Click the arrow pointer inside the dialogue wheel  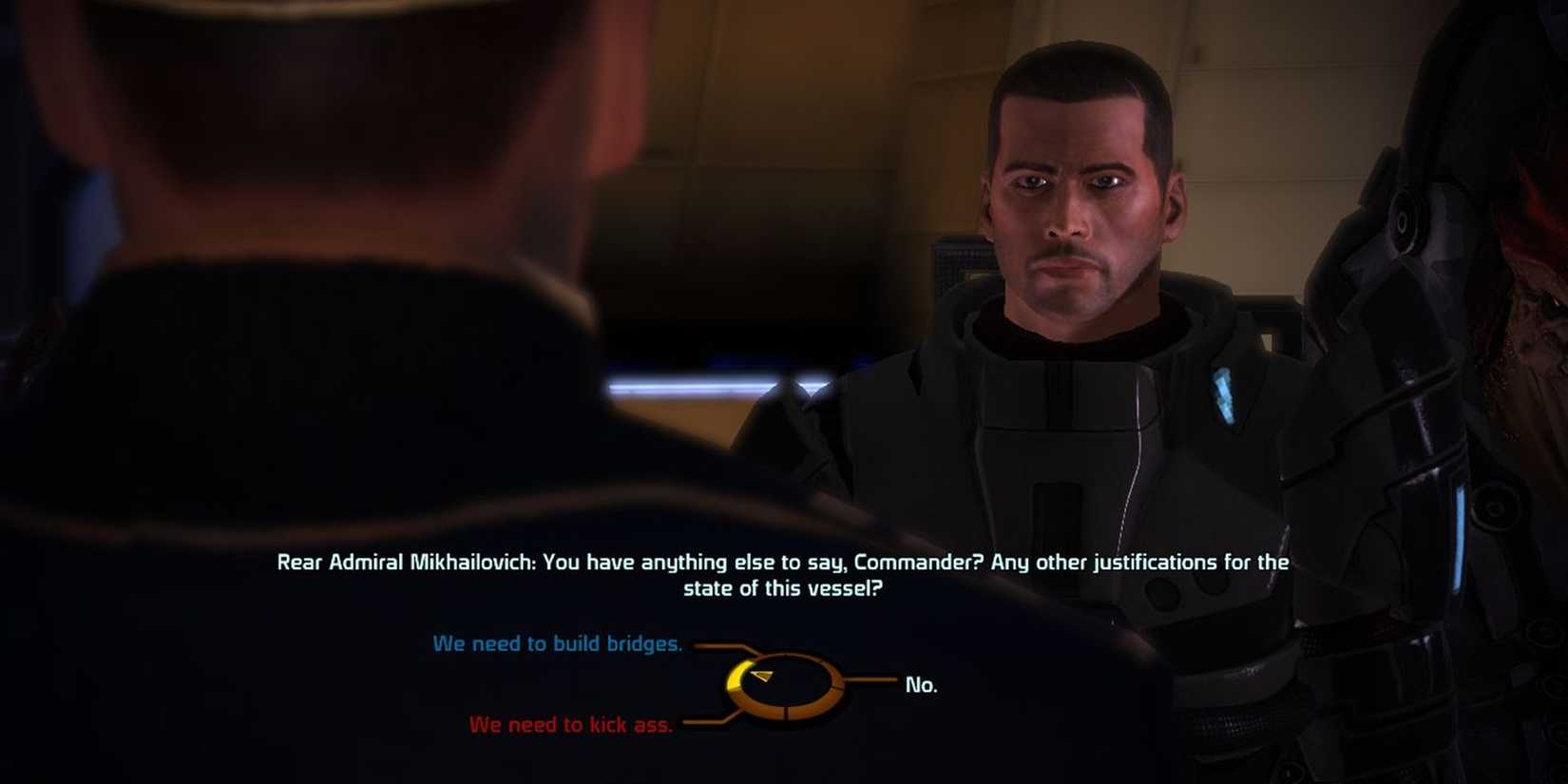coord(763,675)
